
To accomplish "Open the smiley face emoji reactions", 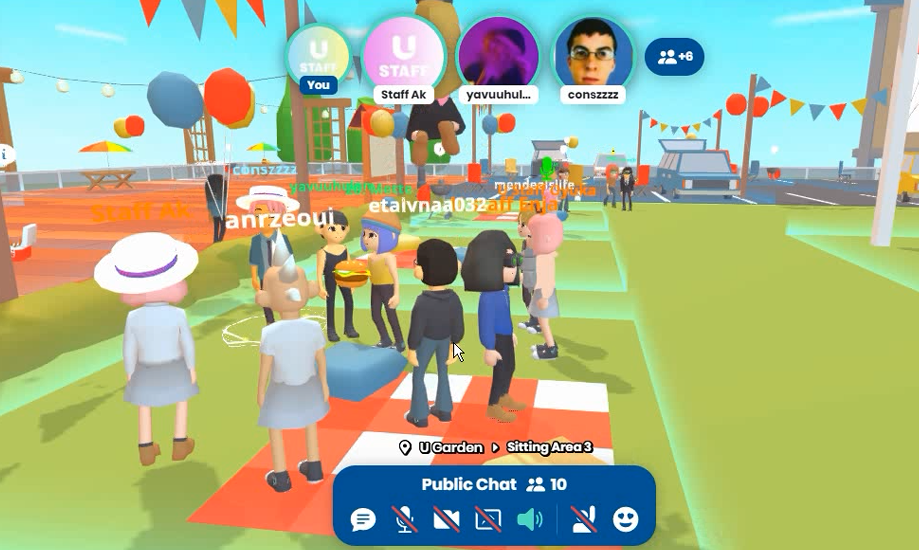I will (x=625, y=519).
